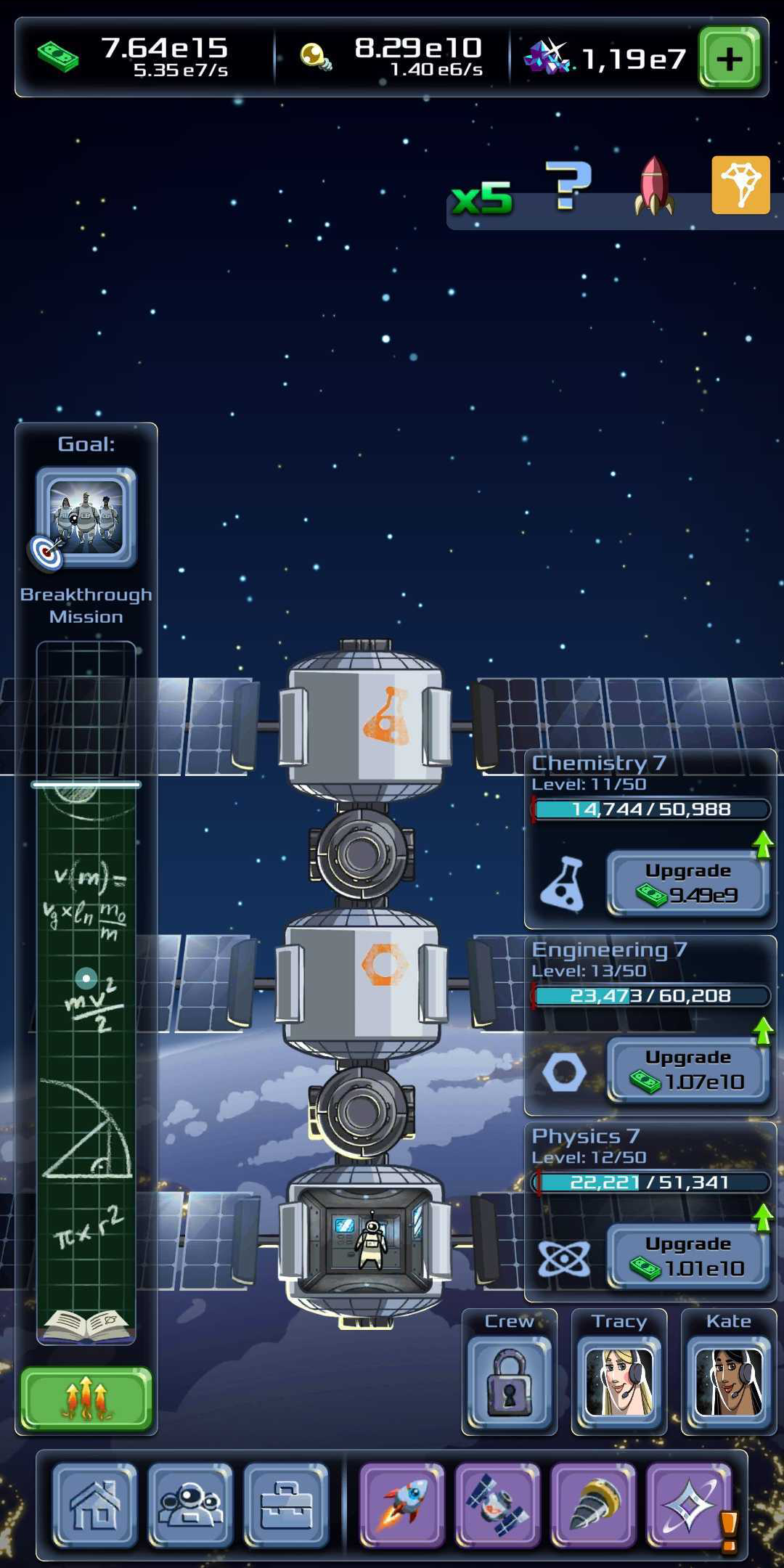Open the drill tab

tap(593, 1505)
